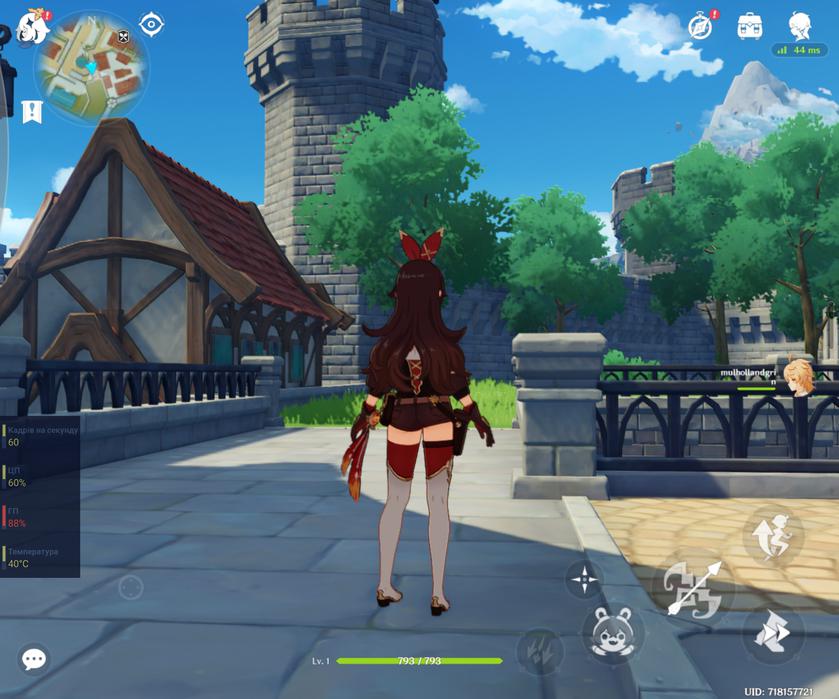Activate the elemental sight eye icon
Image resolution: width=839 pixels, height=699 pixels.
click(152, 24)
